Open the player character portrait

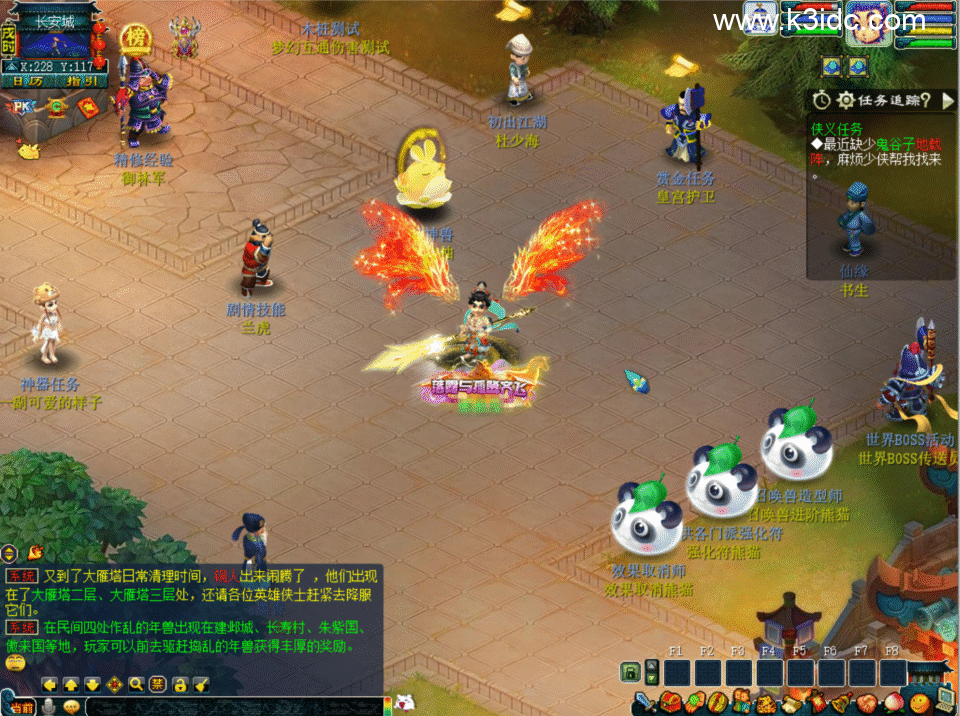[x=868, y=22]
